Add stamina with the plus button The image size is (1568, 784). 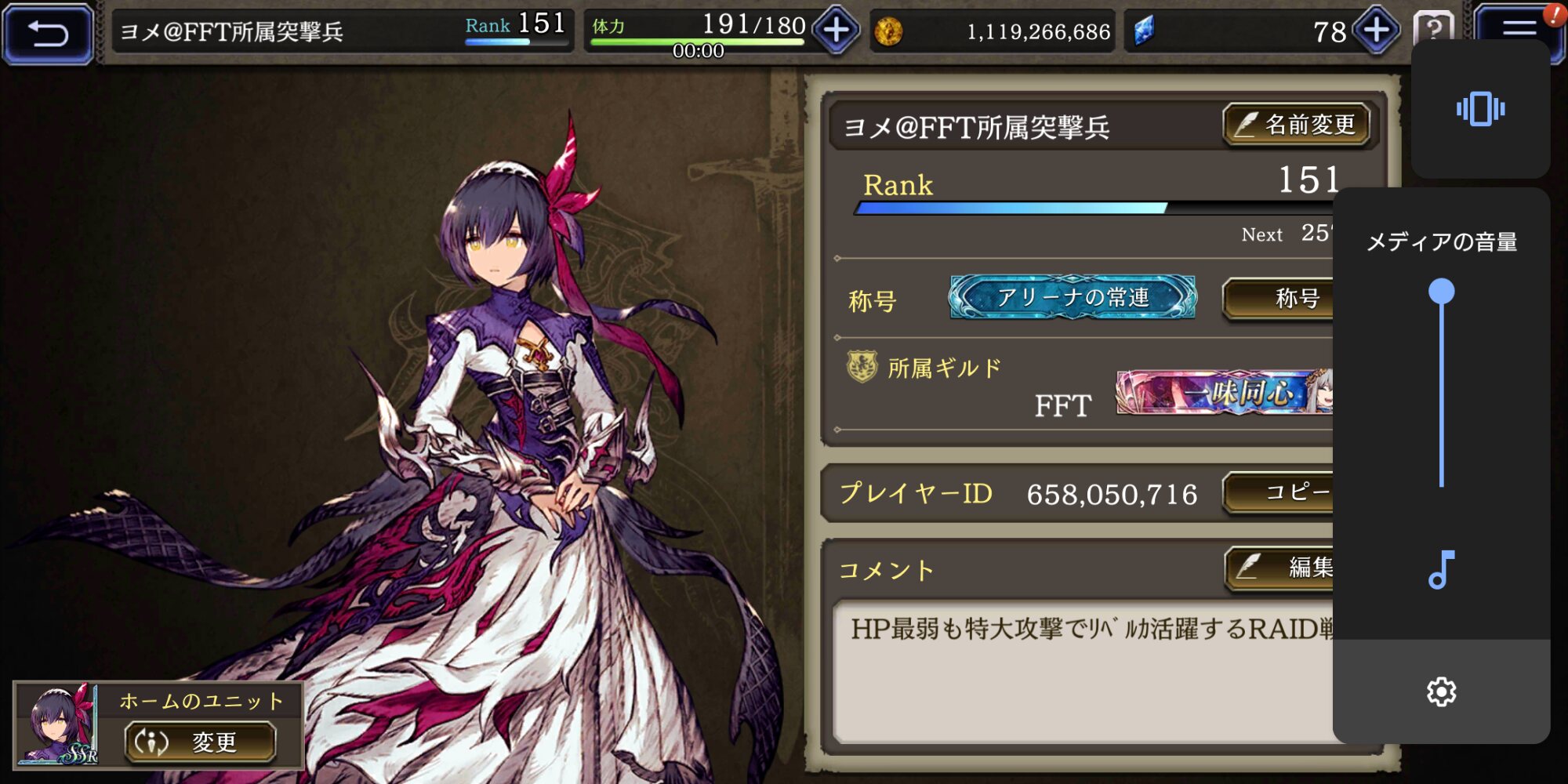click(x=836, y=31)
